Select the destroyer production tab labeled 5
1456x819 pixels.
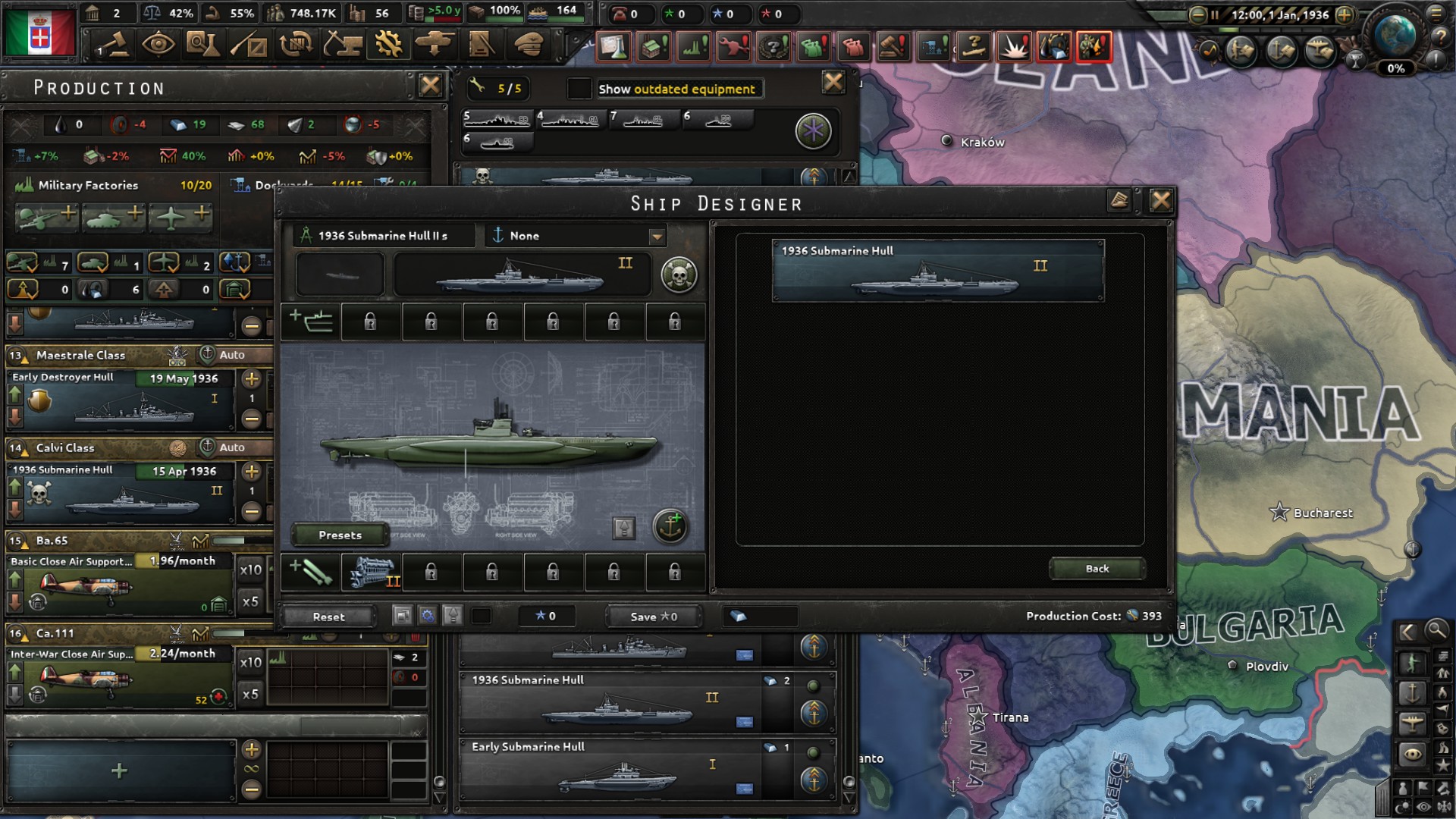pyautogui.click(x=497, y=120)
